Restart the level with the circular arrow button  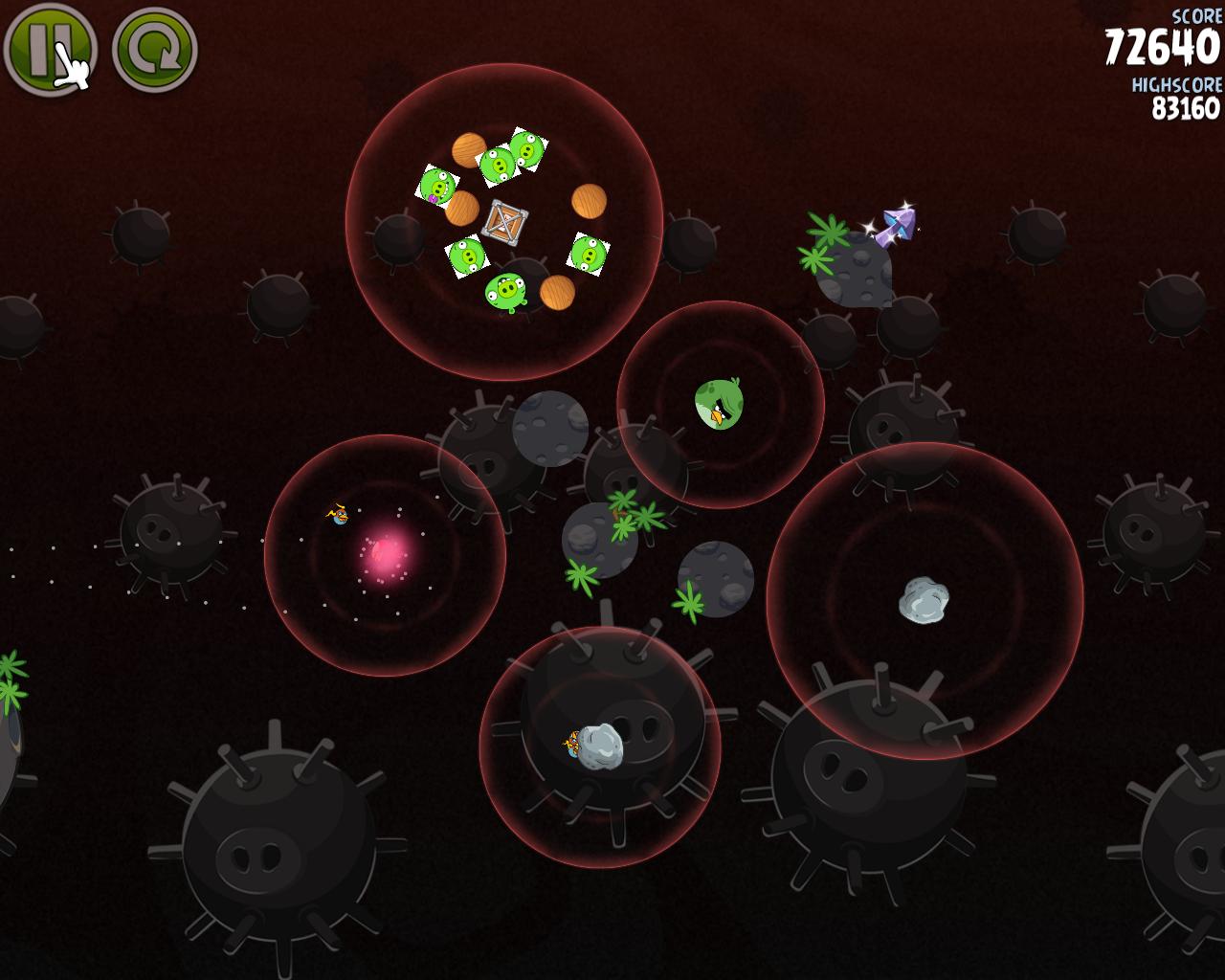tap(154, 50)
